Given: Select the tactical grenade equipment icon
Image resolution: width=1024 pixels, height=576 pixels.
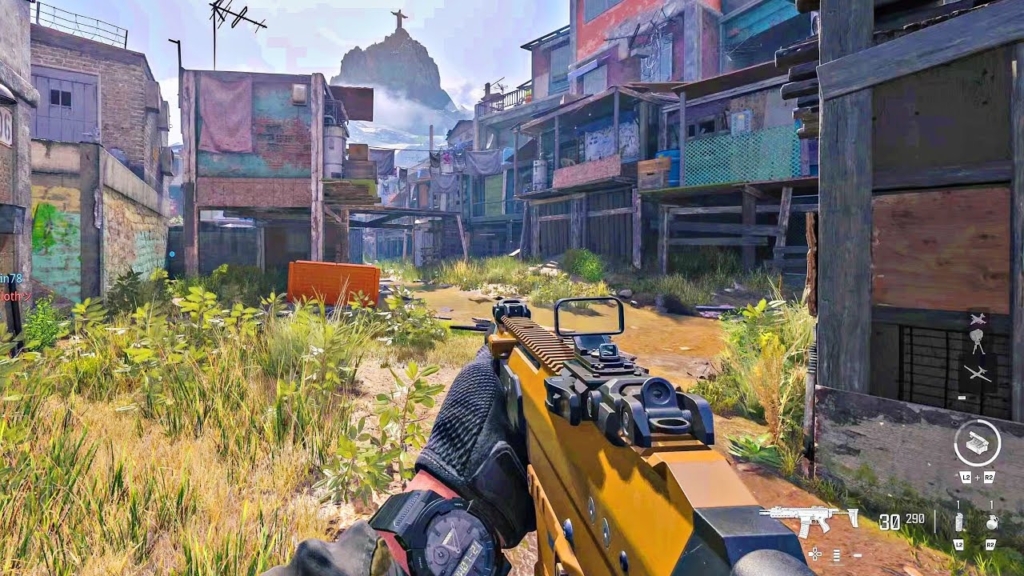Looking at the screenshot, I should (x=958, y=521).
